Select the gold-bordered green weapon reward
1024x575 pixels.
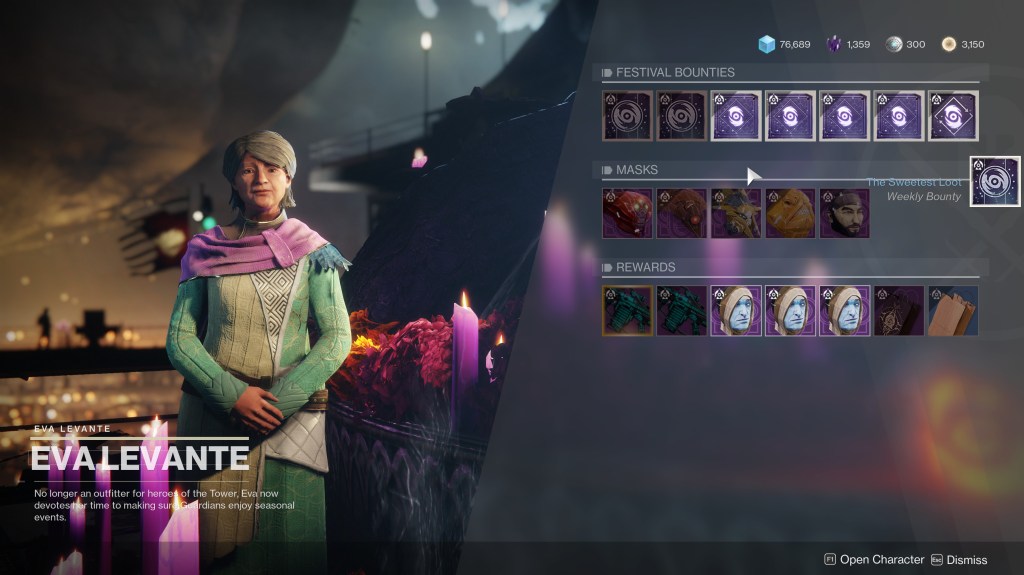(627, 310)
